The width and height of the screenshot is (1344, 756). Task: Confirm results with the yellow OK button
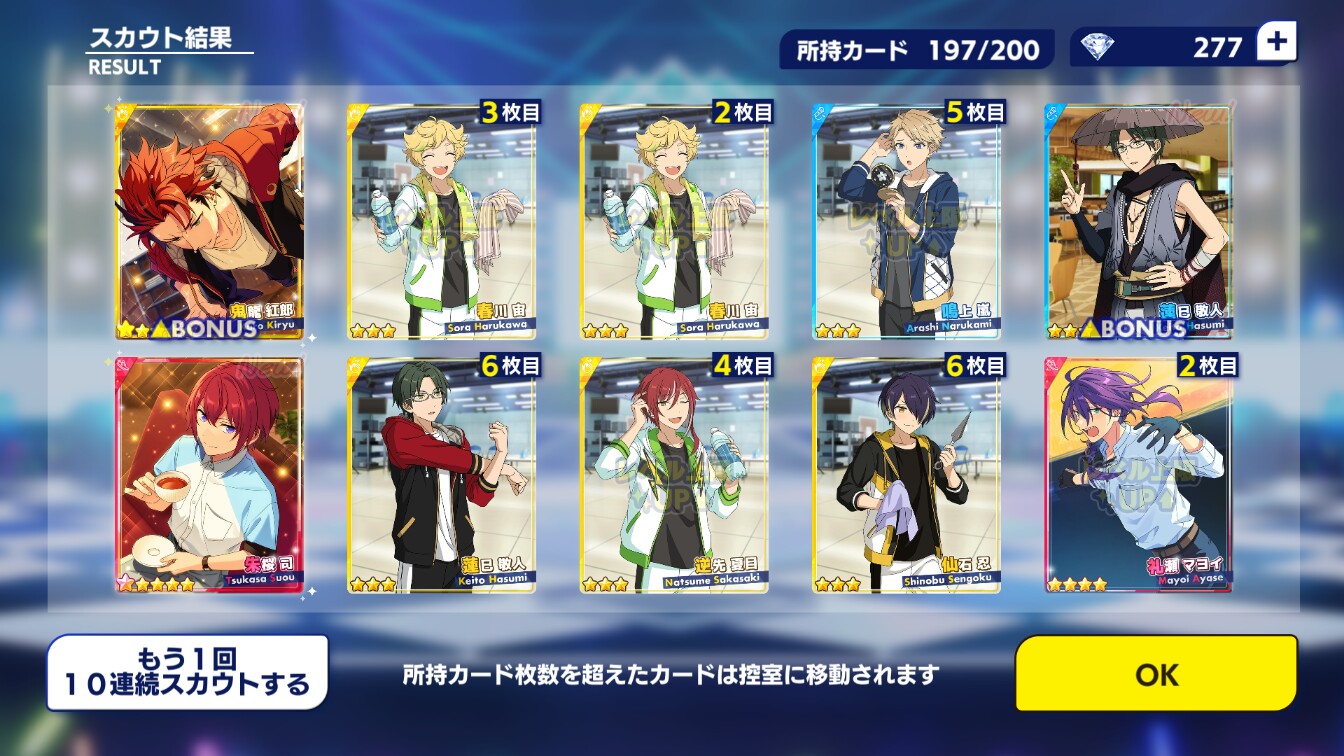[1156, 674]
